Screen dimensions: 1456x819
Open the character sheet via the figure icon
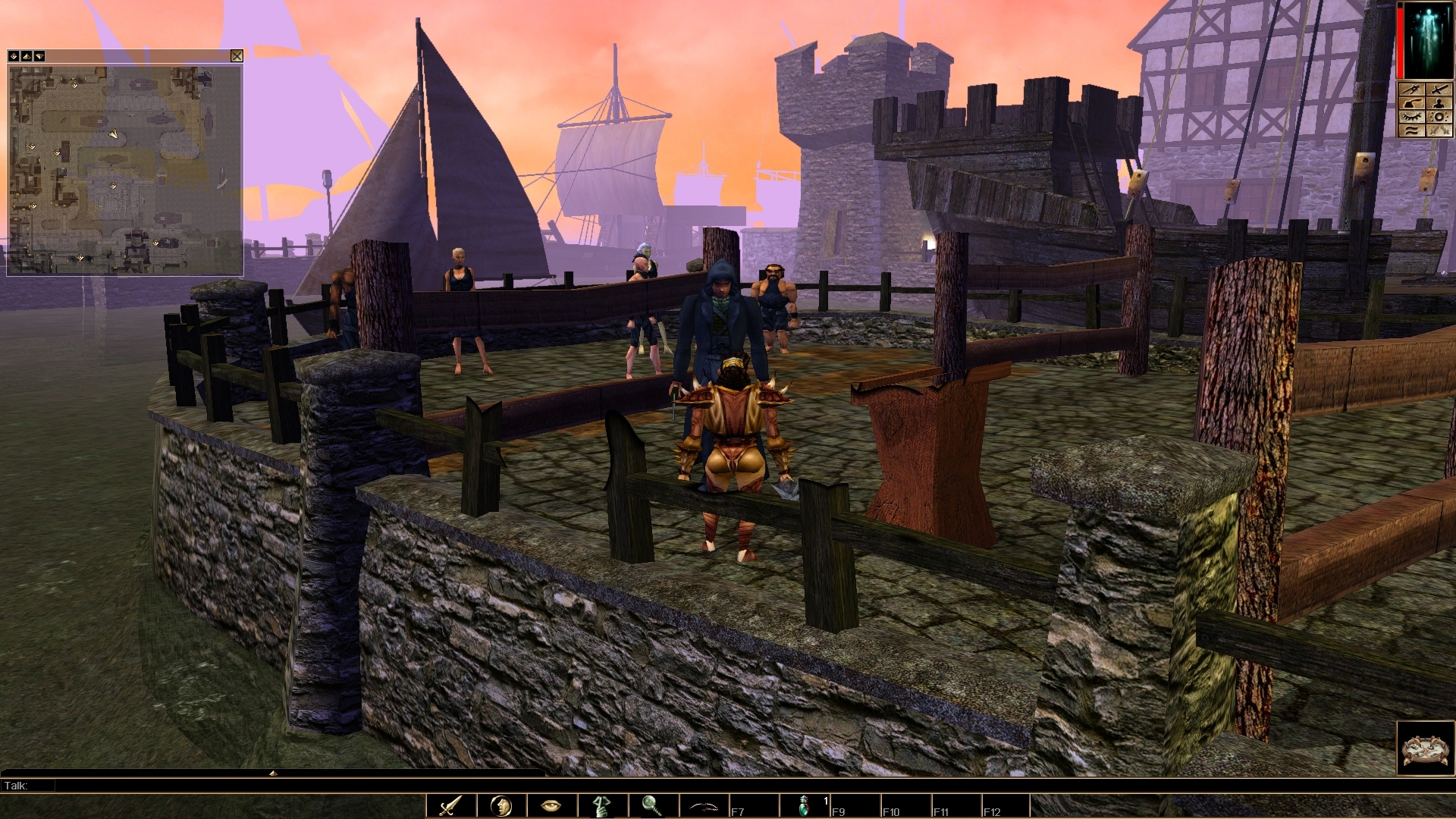click(x=1439, y=104)
